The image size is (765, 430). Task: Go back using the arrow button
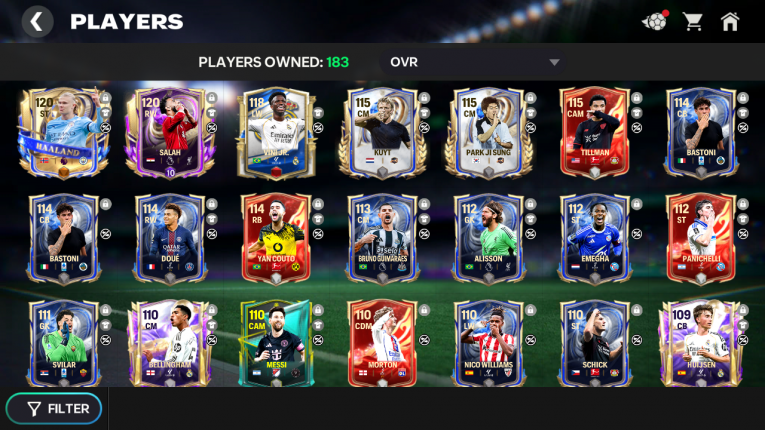[x=37, y=21]
